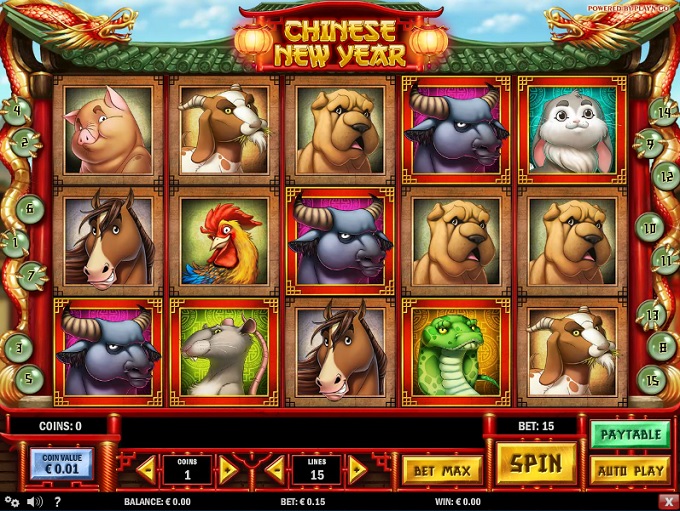Open the gear settings icon
Viewport: 680px width, 511px height.
coord(11,501)
